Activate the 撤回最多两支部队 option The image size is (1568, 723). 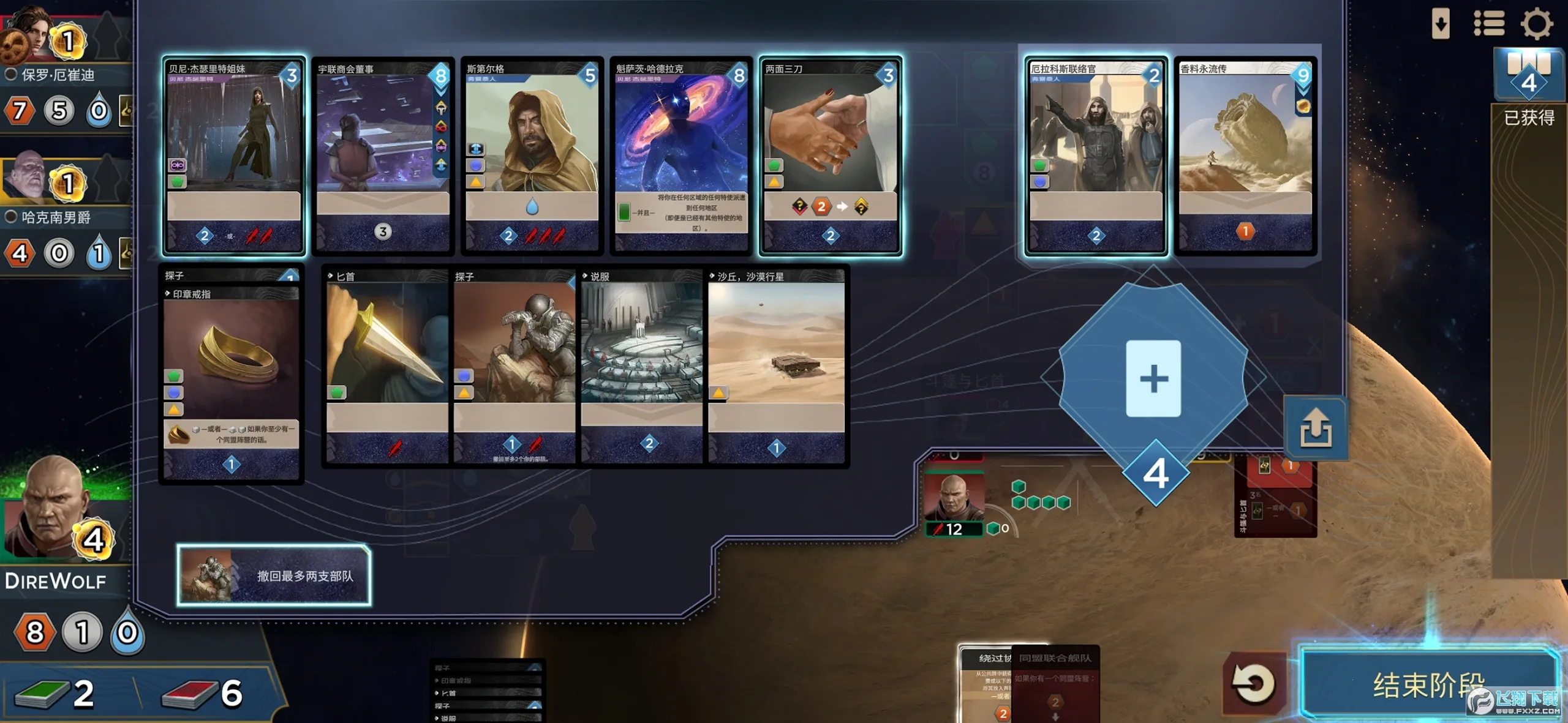tap(274, 575)
